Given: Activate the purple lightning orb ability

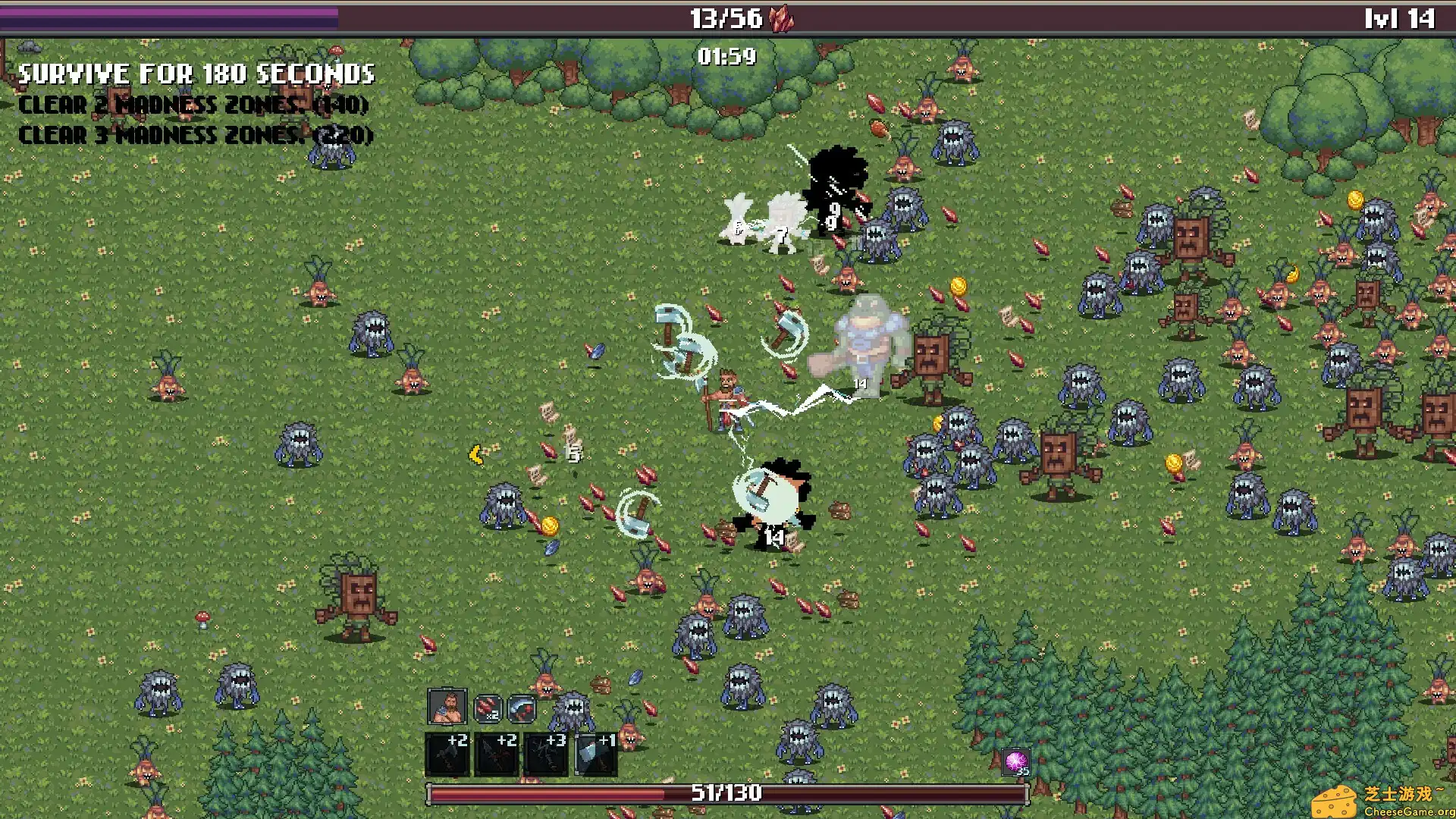Looking at the screenshot, I should (1016, 761).
